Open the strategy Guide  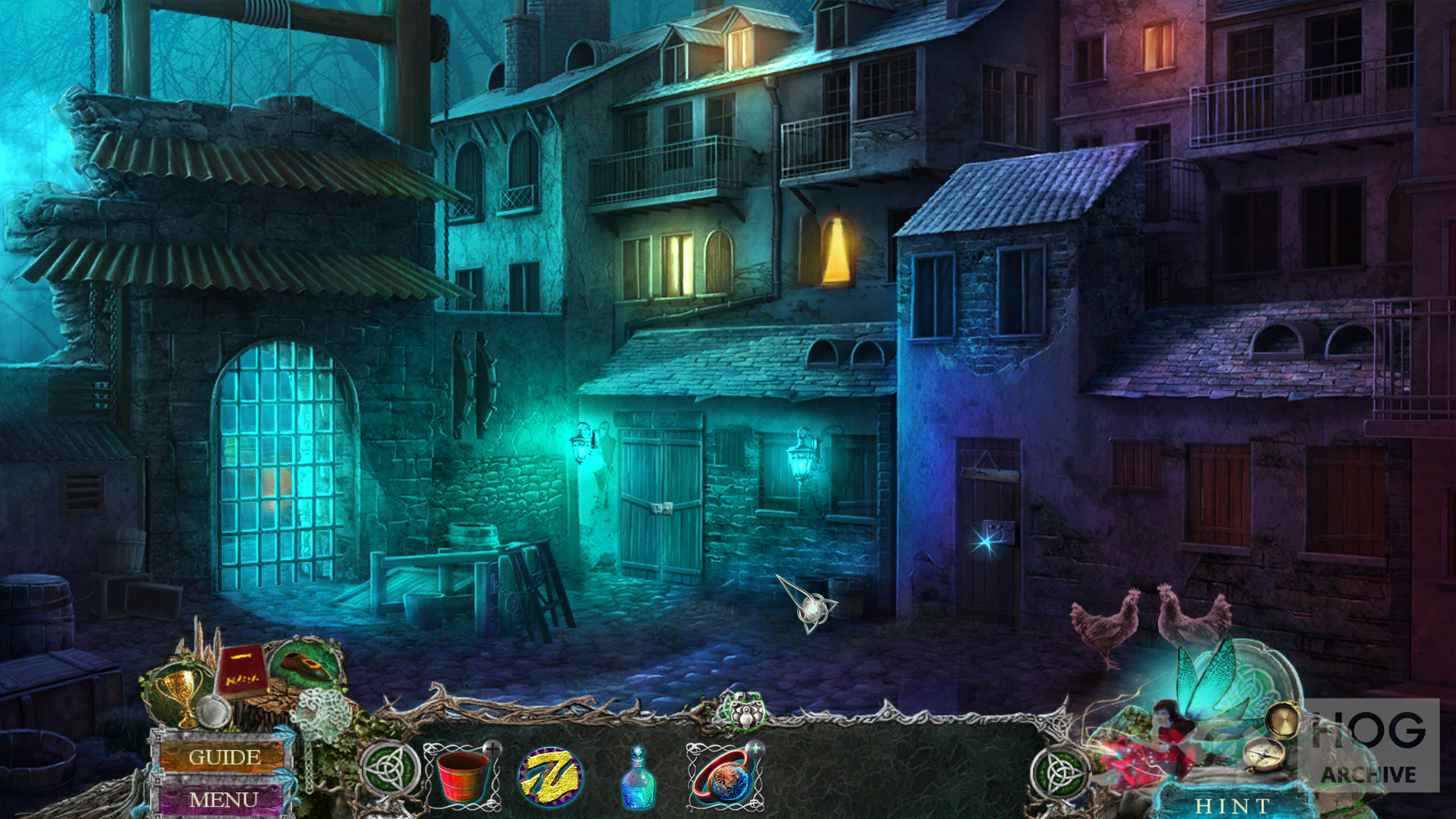pyautogui.click(x=224, y=757)
